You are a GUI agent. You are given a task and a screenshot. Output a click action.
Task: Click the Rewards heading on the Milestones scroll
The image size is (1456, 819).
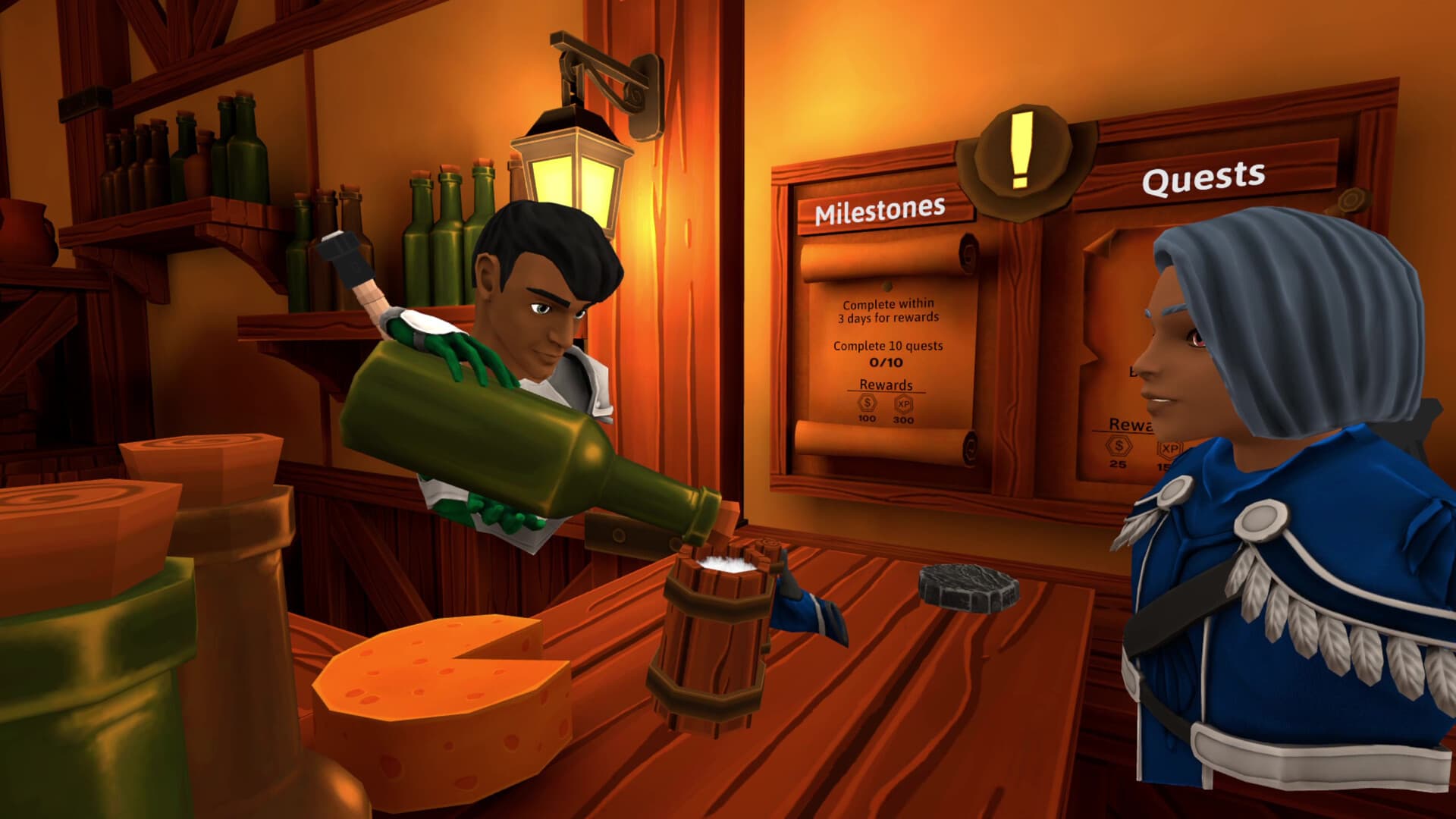(x=886, y=384)
